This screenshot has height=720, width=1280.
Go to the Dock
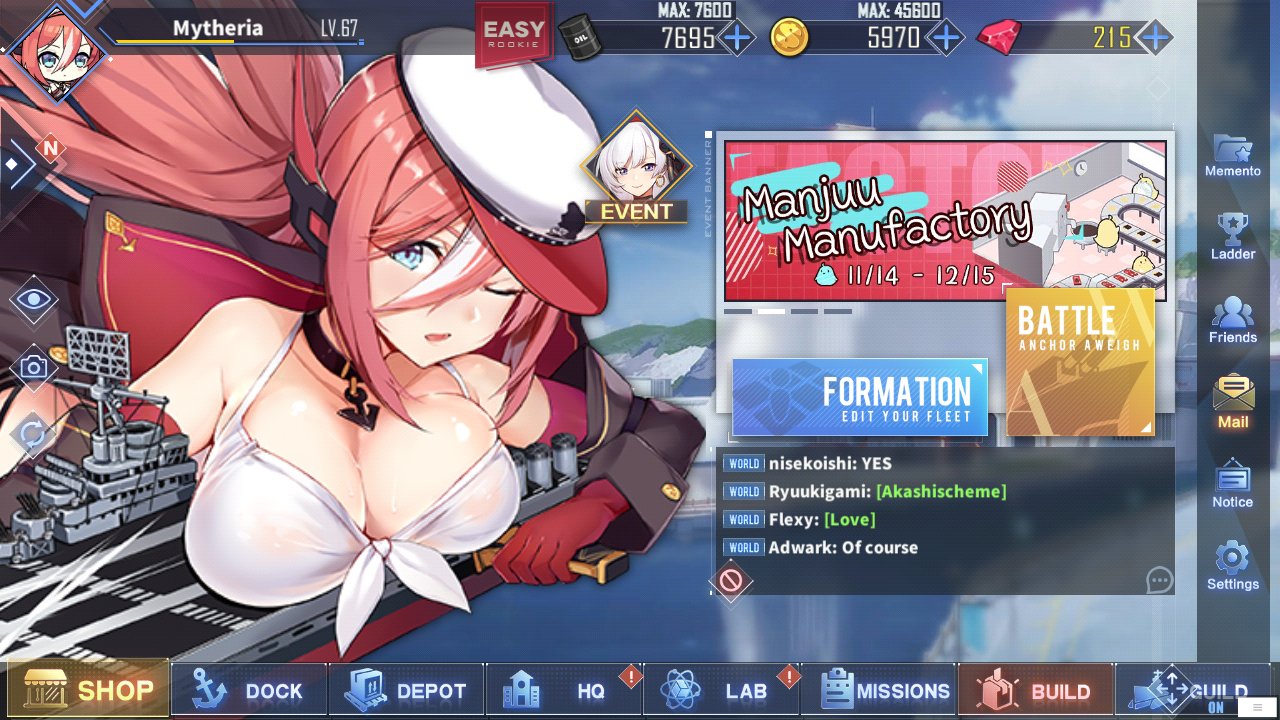(248, 690)
